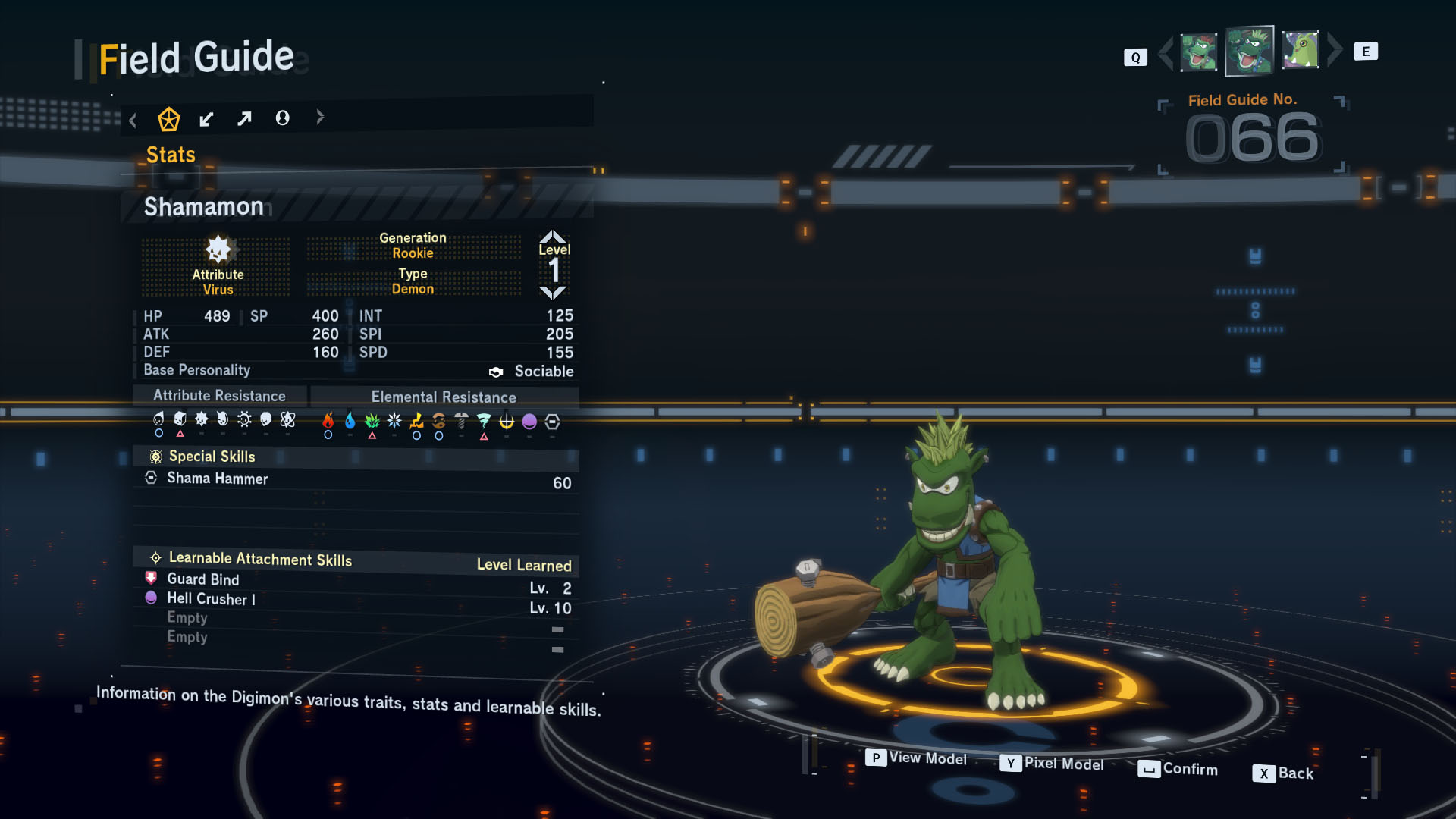1456x819 pixels.
Task: Show next Digimon with right arrow
Action: click(1335, 50)
